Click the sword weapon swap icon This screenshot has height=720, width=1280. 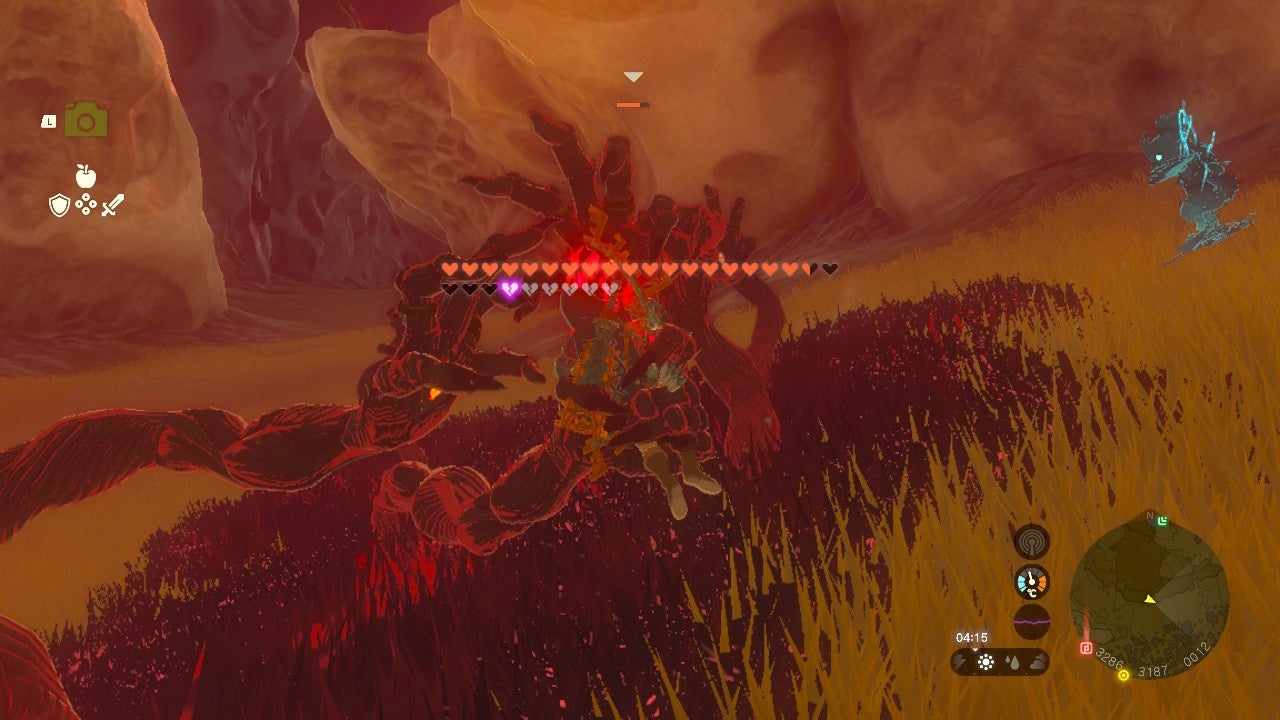(x=112, y=204)
